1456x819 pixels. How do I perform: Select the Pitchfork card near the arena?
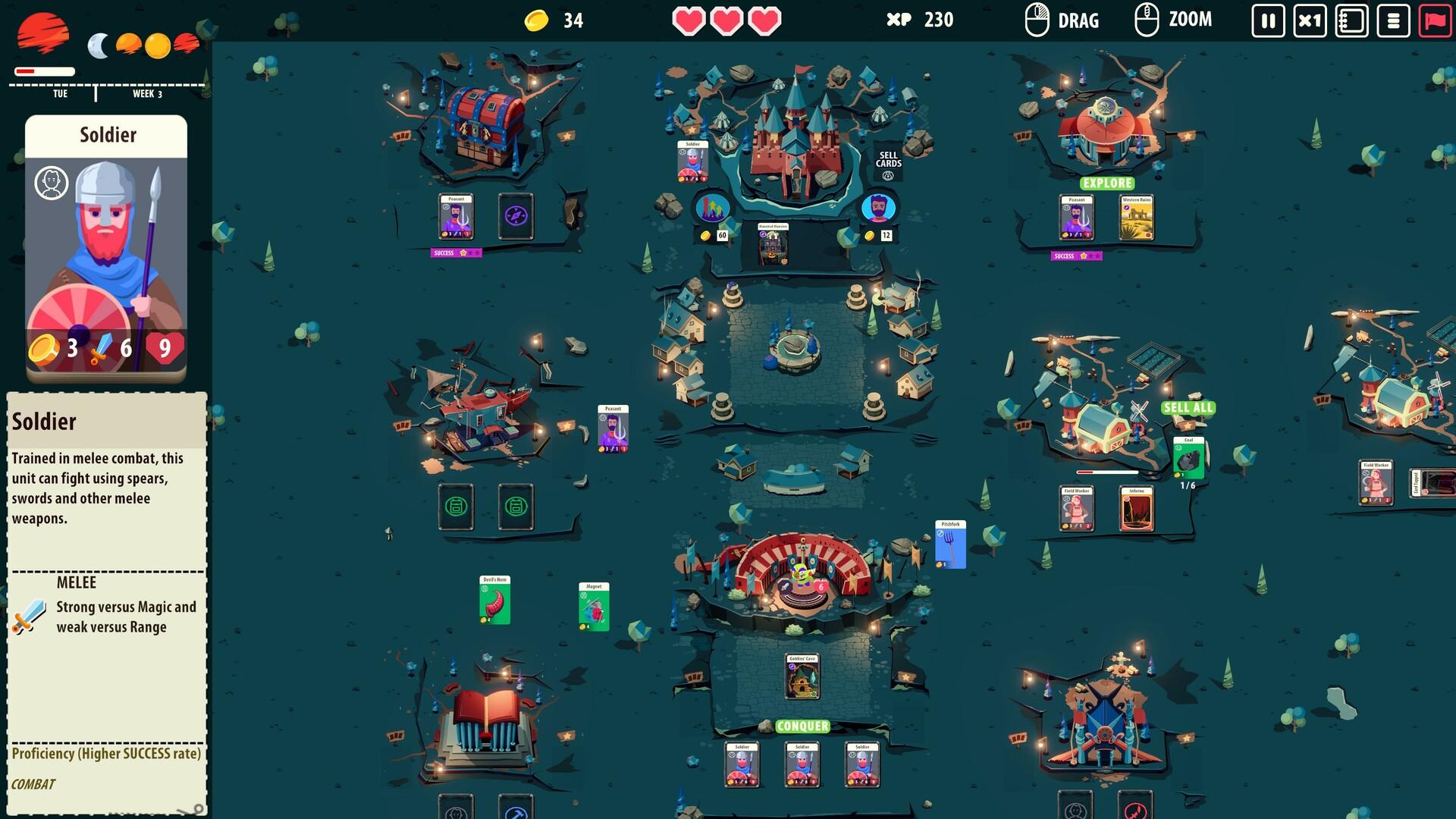(950, 542)
